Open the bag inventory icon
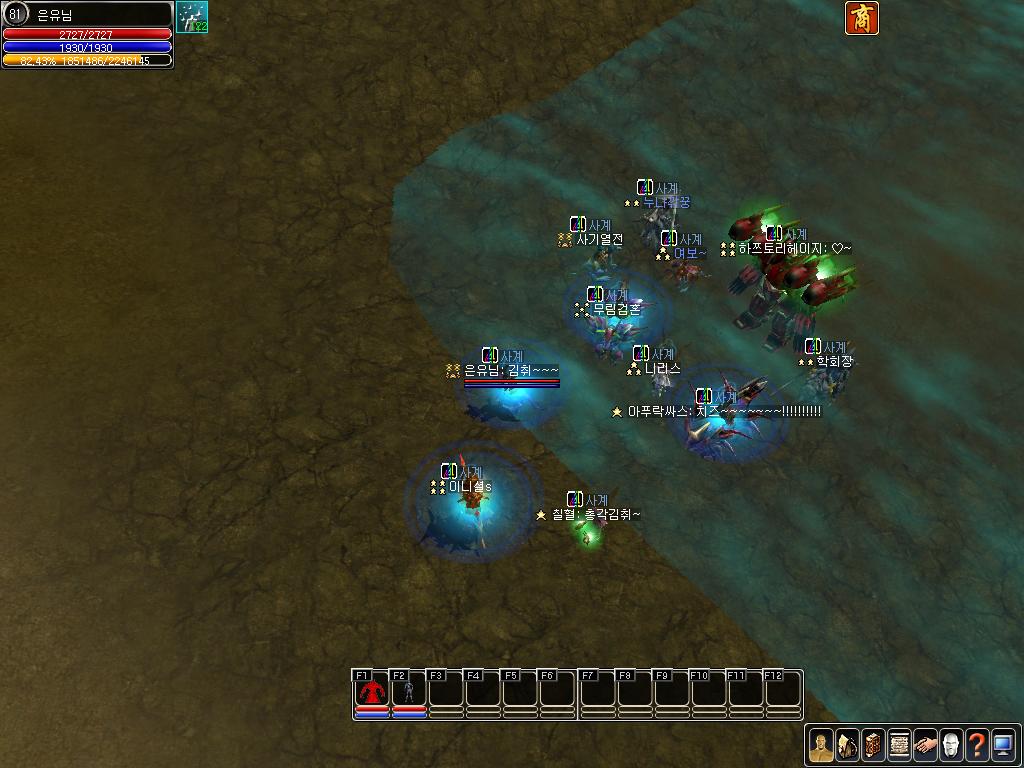Viewport: 1024px width, 768px height. [847, 745]
